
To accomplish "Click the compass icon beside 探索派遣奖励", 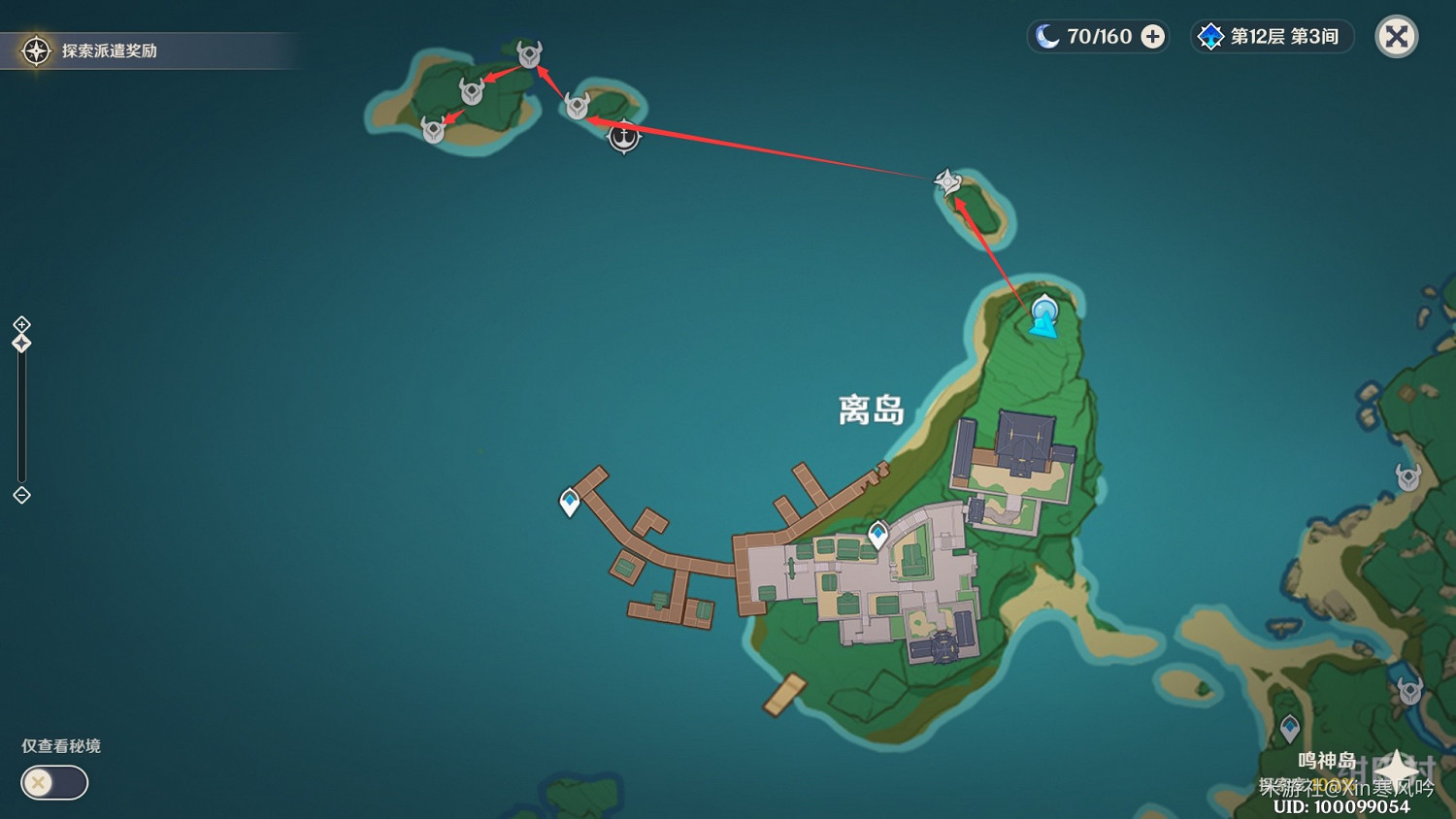I will click(x=36, y=52).
